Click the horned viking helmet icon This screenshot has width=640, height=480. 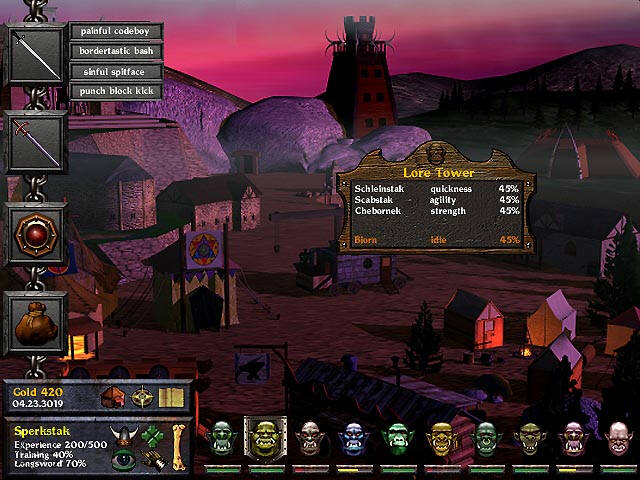coord(123,438)
